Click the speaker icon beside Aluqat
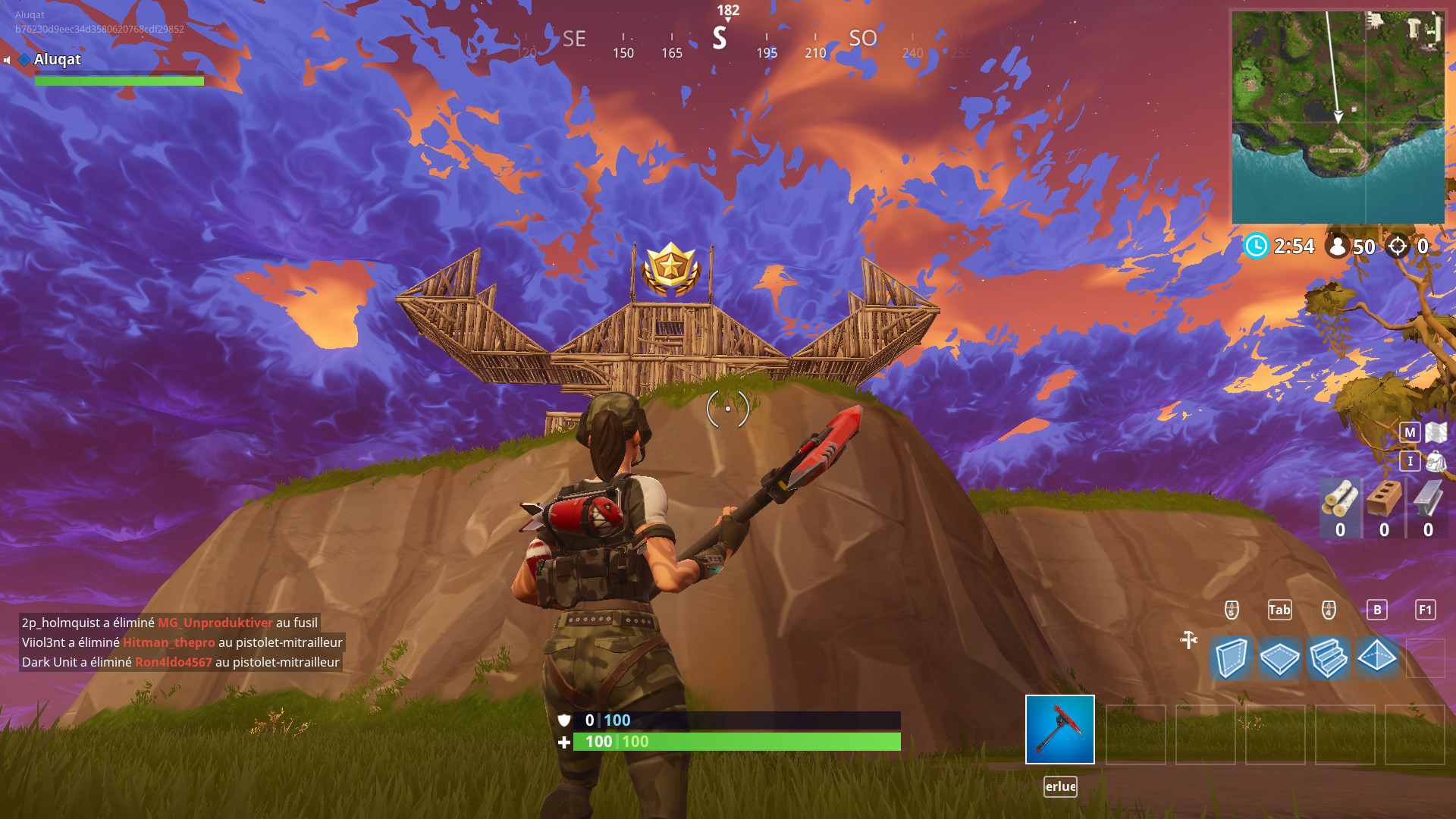This screenshot has height=819, width=1456. [x=7, y=60]
